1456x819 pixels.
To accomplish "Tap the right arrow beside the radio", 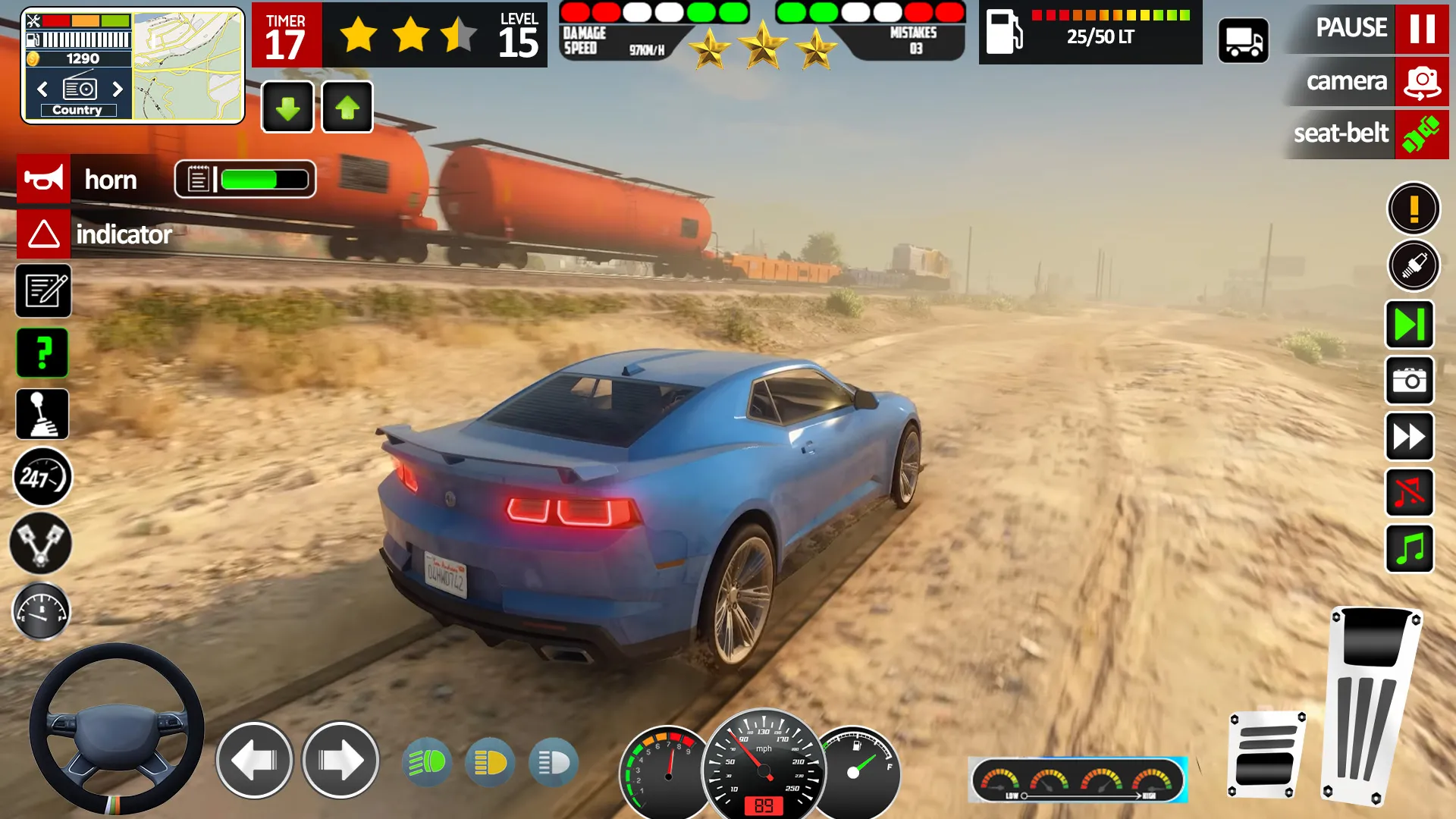I will point(118,89).
